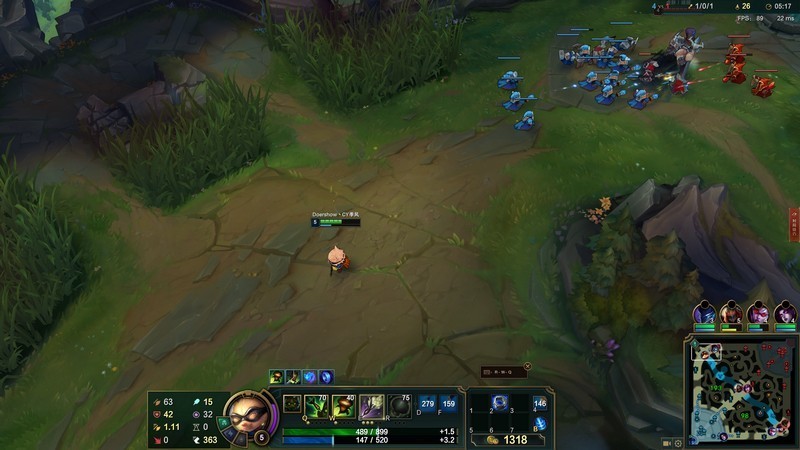Activate Teemo's Q ability Blinding Dart
Viewport: 800px width, 450px height.
coord(316,405)
